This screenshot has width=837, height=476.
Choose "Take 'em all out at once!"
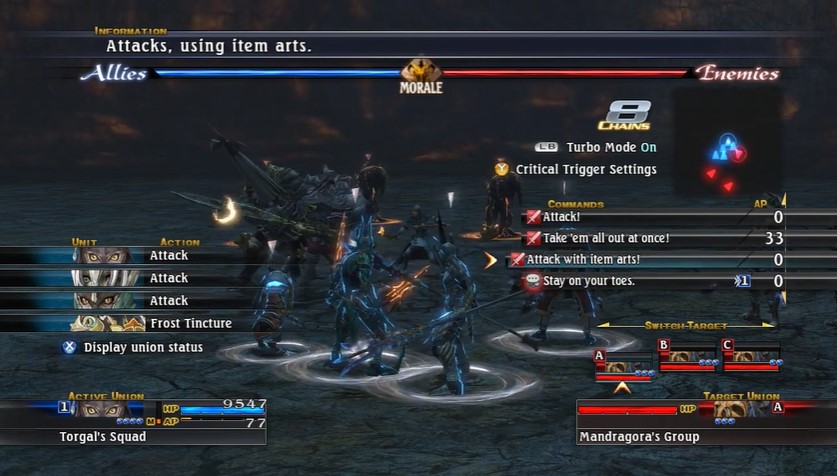[x=605, y=238]
